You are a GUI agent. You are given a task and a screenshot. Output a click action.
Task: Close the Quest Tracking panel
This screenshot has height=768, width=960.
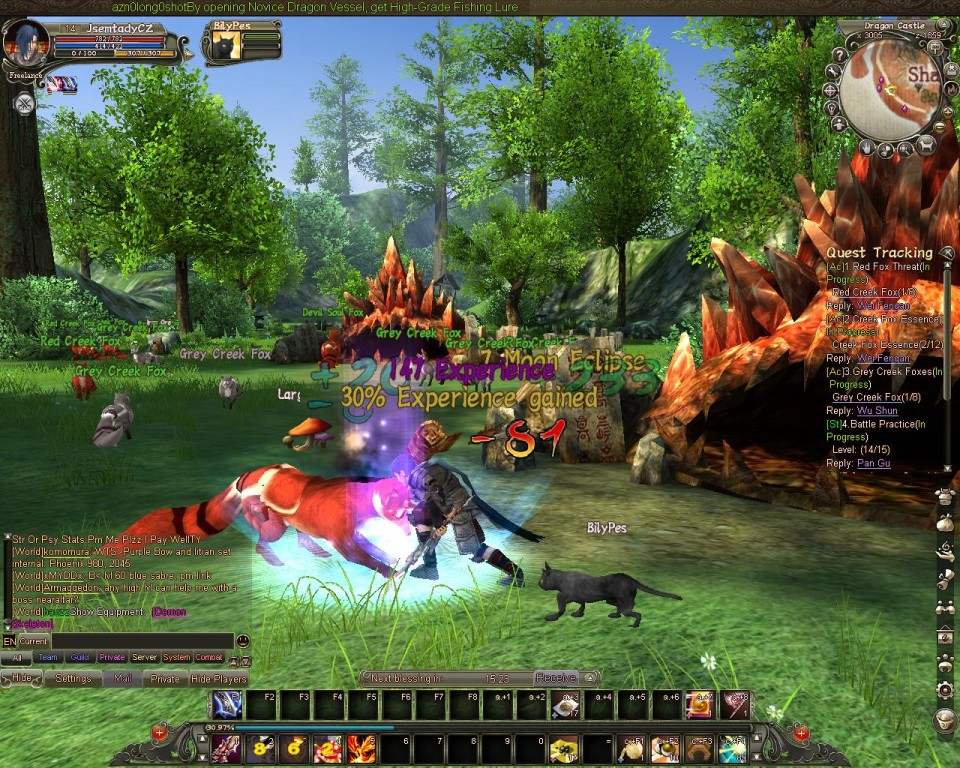coord(944,253)
